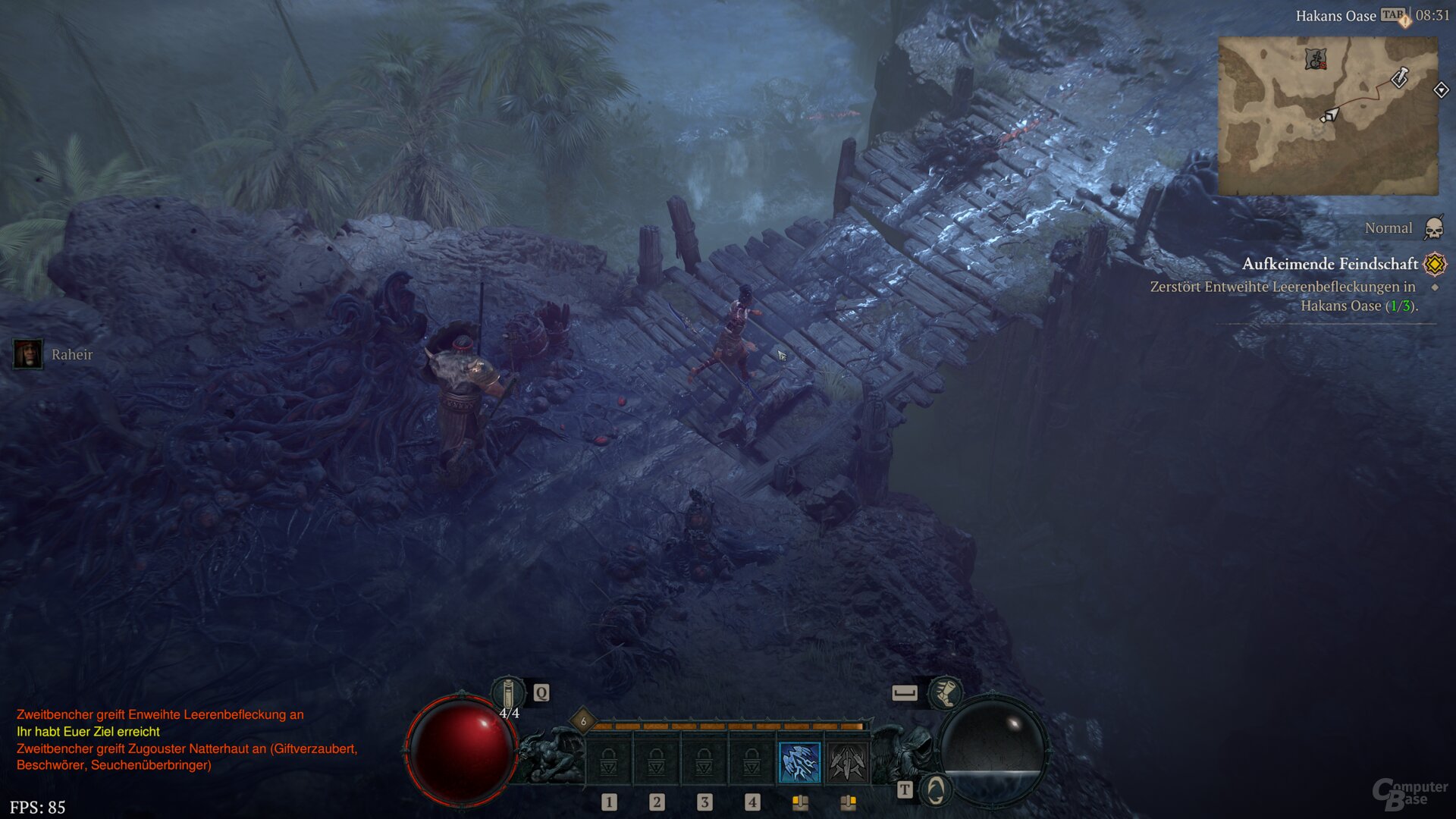Expand the Aufkeimende Feindschaft quest details
Screen dimensions: 1456x819
[1331, 265]
